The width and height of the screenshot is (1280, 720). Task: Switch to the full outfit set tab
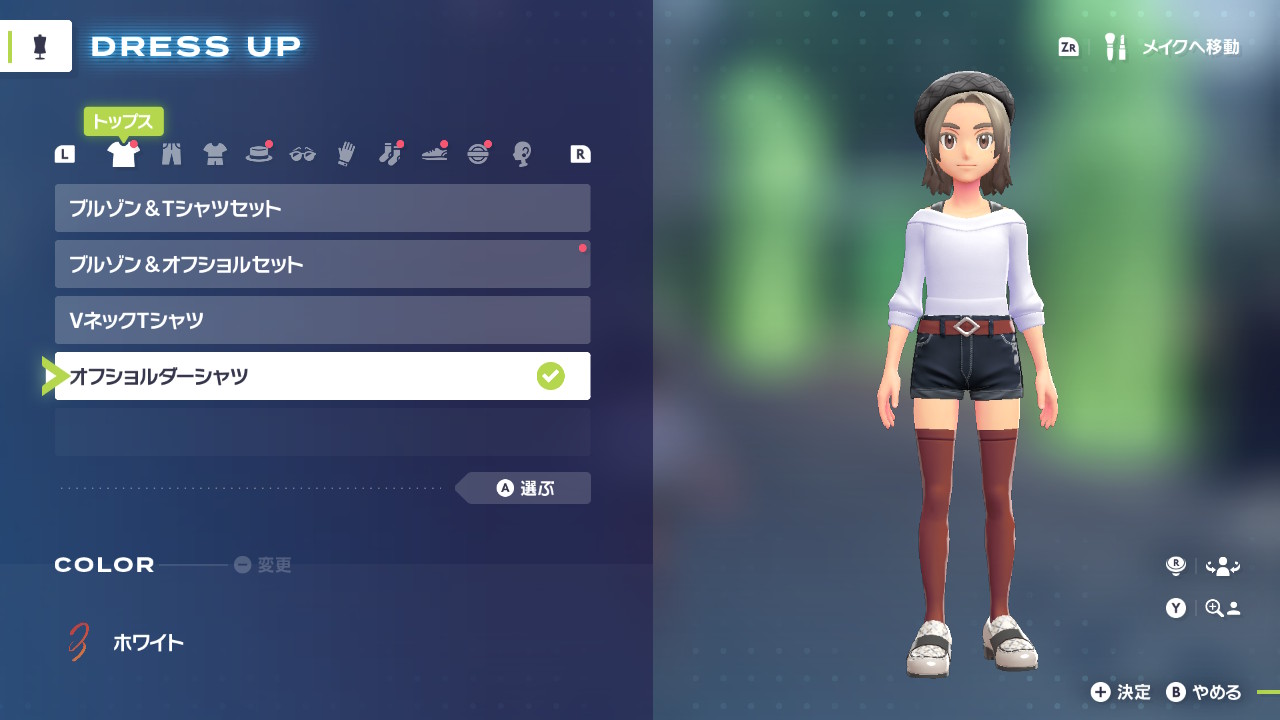pyautogui.click(x=215, y=154)
